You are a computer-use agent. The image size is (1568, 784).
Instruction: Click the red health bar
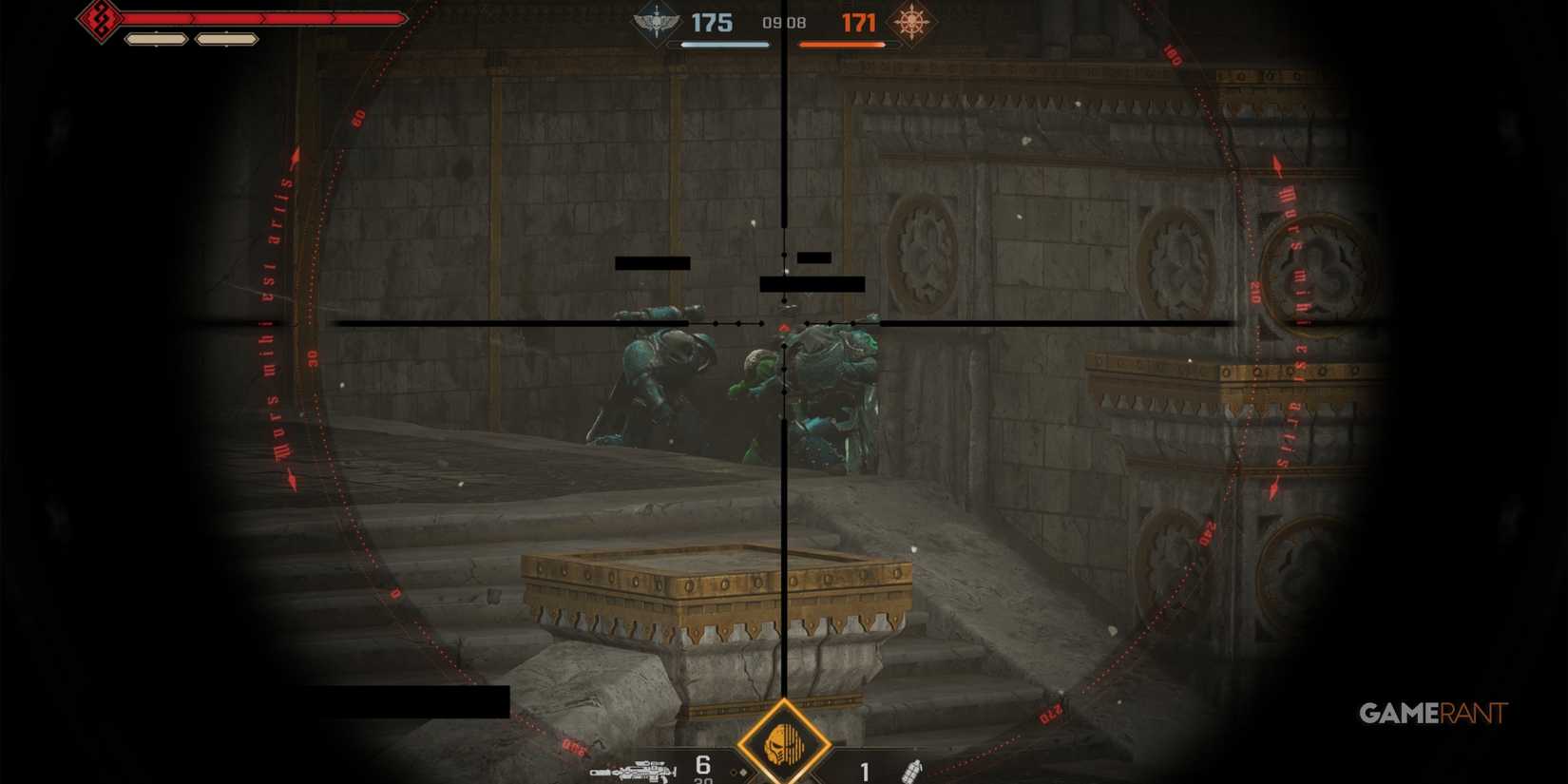[266, 17]
